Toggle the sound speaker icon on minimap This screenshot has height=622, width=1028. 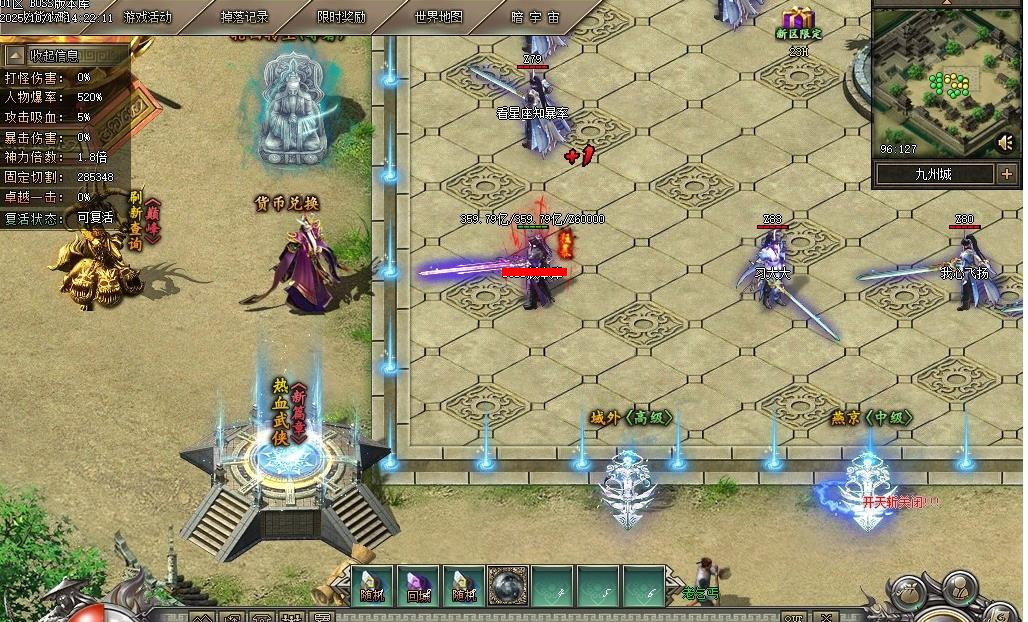click(x=1005, y=143)
